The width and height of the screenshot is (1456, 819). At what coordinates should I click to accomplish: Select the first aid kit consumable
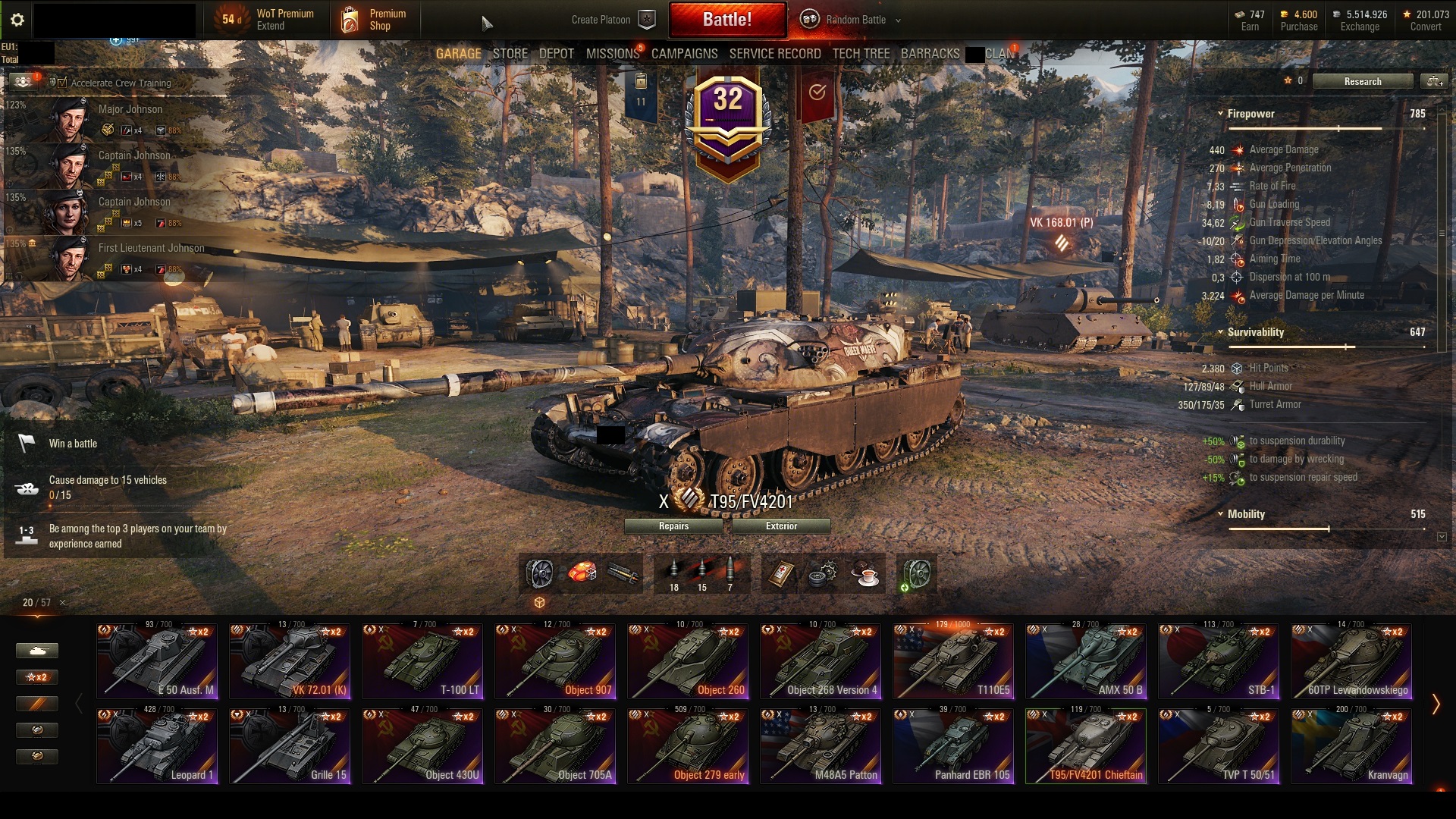click(782, 574)
